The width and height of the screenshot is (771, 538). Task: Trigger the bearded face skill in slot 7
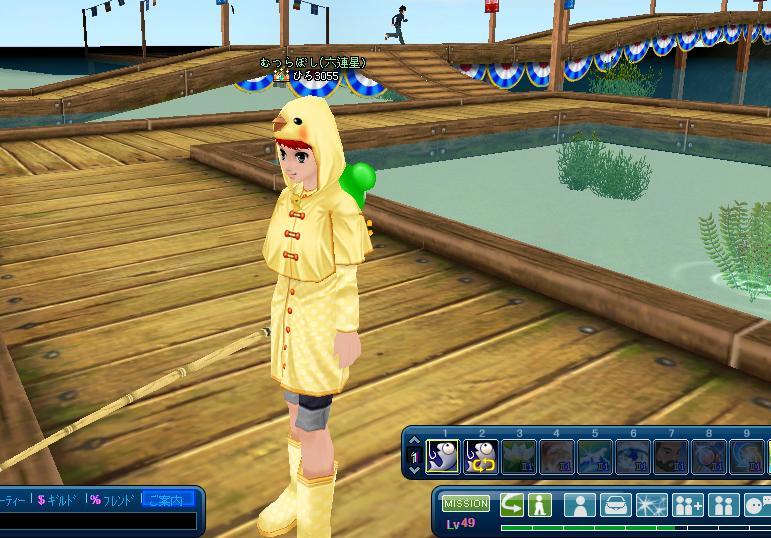pos(671,457)
